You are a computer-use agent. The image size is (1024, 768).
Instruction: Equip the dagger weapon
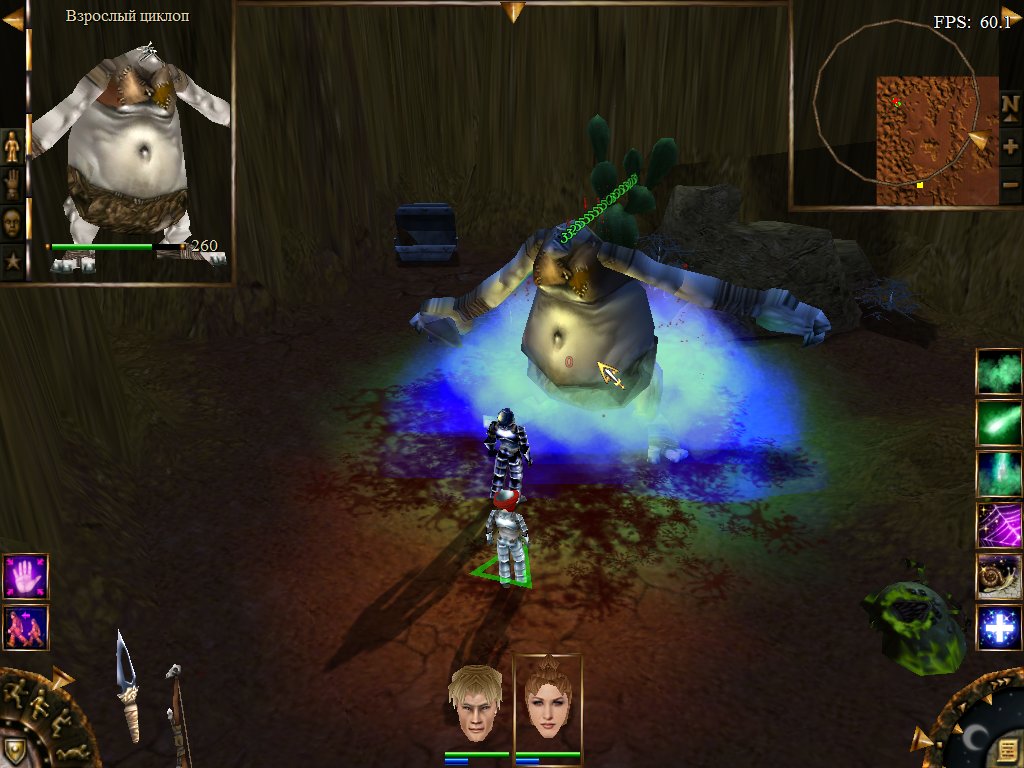128,687
